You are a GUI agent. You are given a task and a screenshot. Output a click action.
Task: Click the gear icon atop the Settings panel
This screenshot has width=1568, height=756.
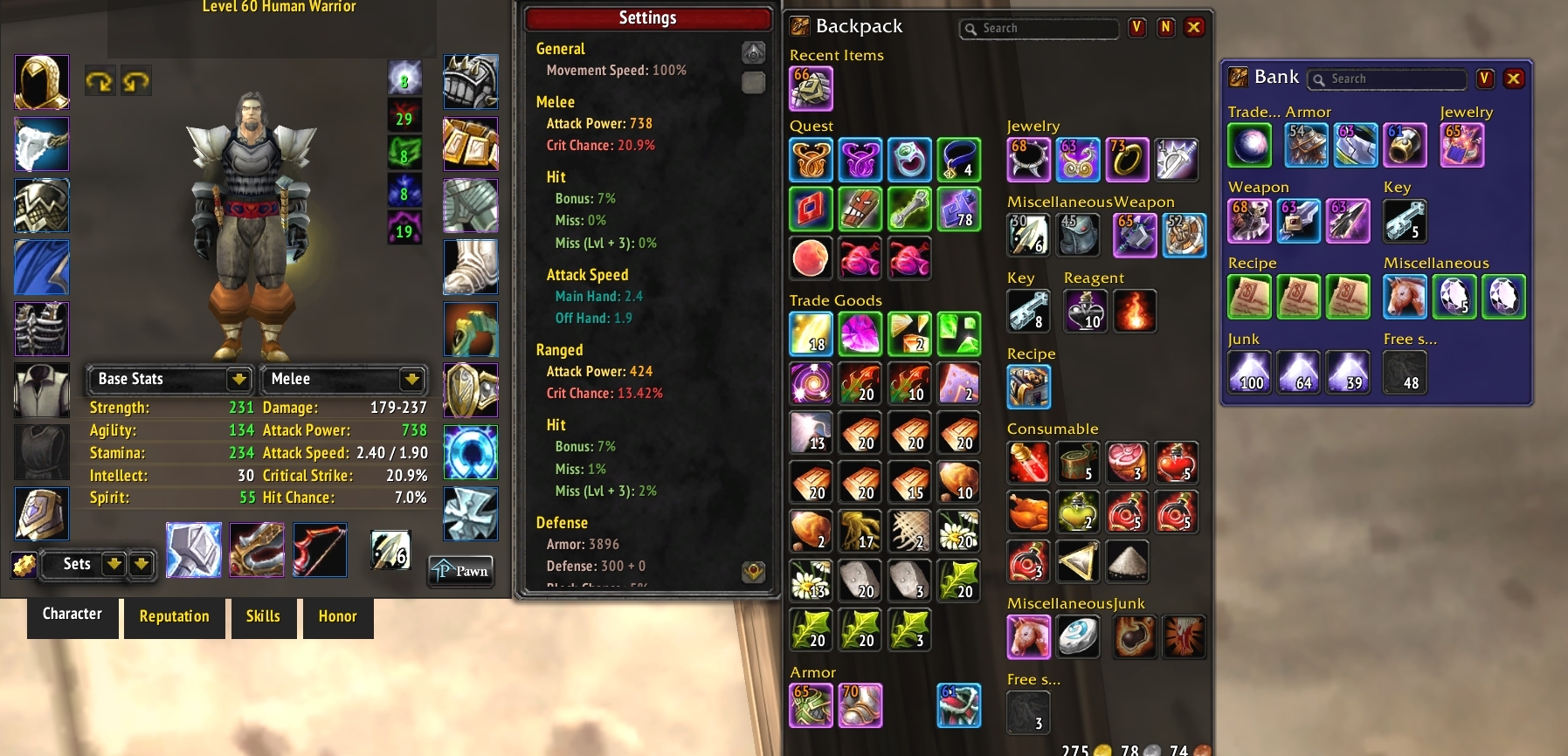753,52
